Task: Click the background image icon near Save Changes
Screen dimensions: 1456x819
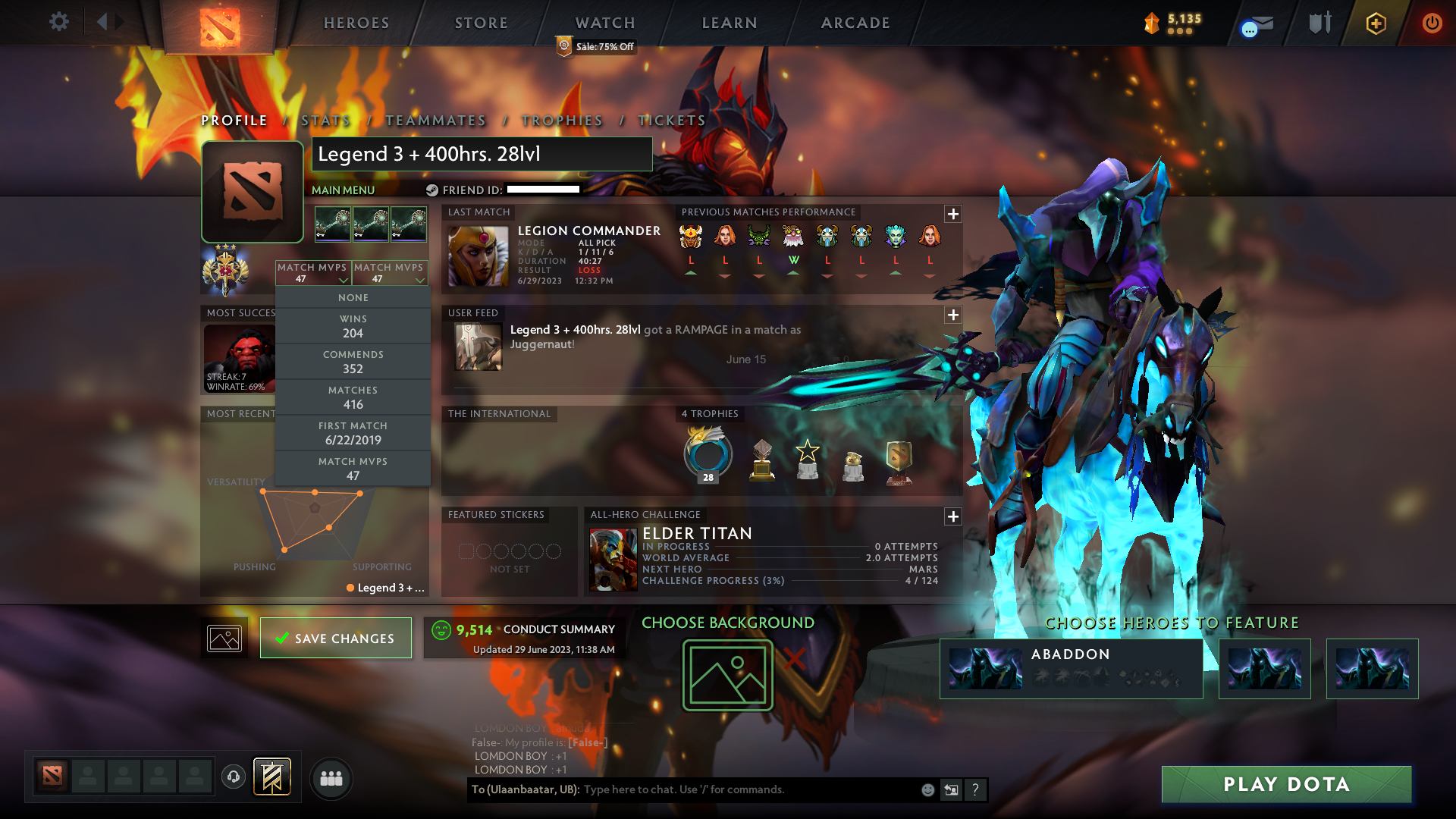Action: coord(223,638)
